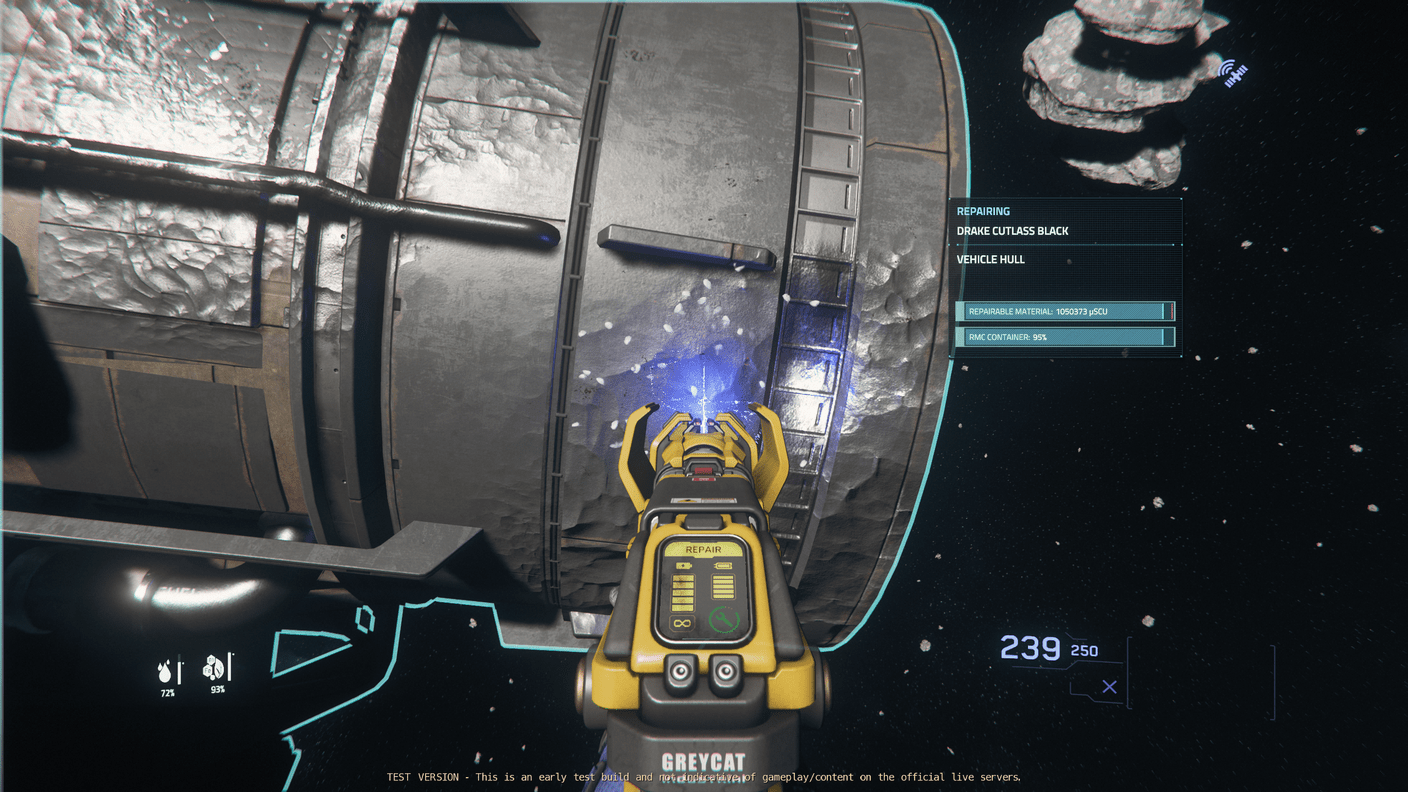Collapse the DRAKE CUTLASS BLACK entry
This screenshot has height=792, width=1408.
(1011, 231)
